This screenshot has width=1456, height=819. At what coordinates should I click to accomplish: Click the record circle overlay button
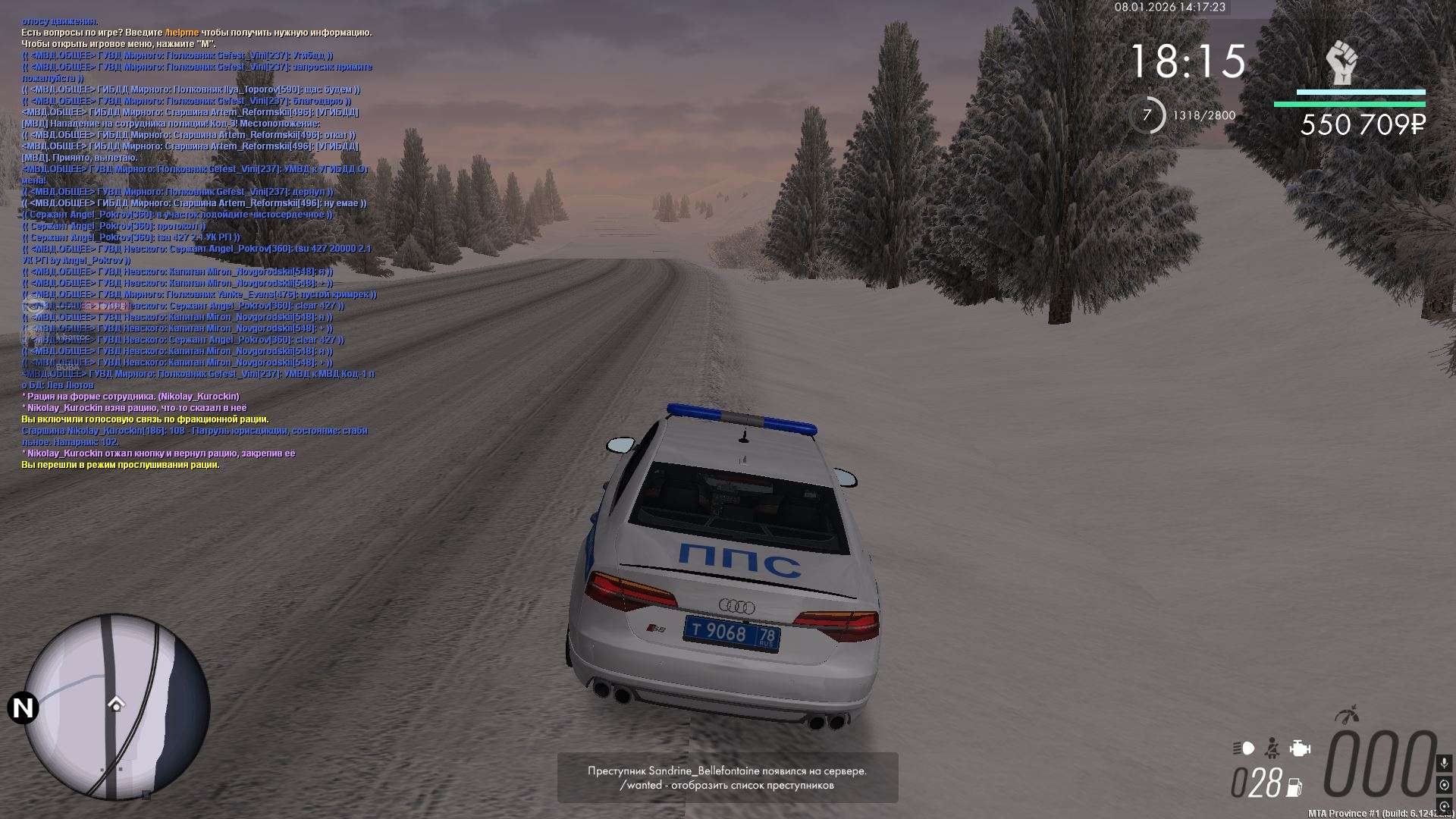pos(1444,785)
